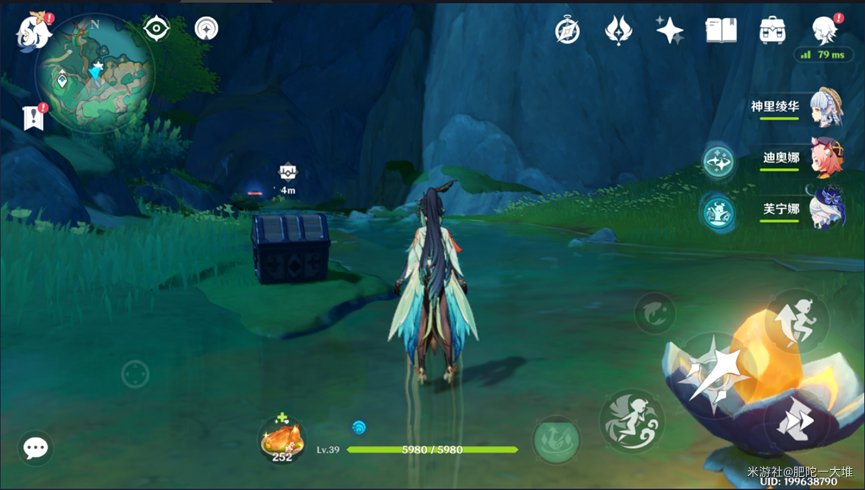Open the chat speech bubble

pos(36,448)
